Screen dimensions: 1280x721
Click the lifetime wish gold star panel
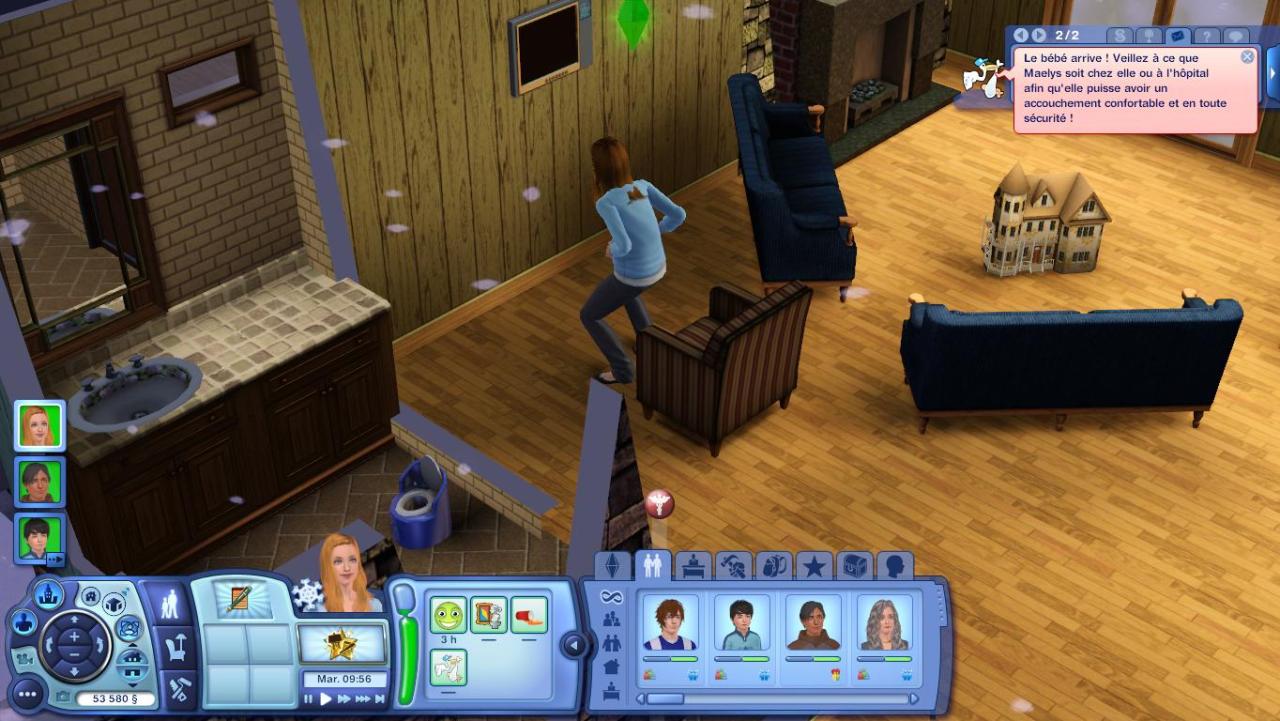pos(342,642)
